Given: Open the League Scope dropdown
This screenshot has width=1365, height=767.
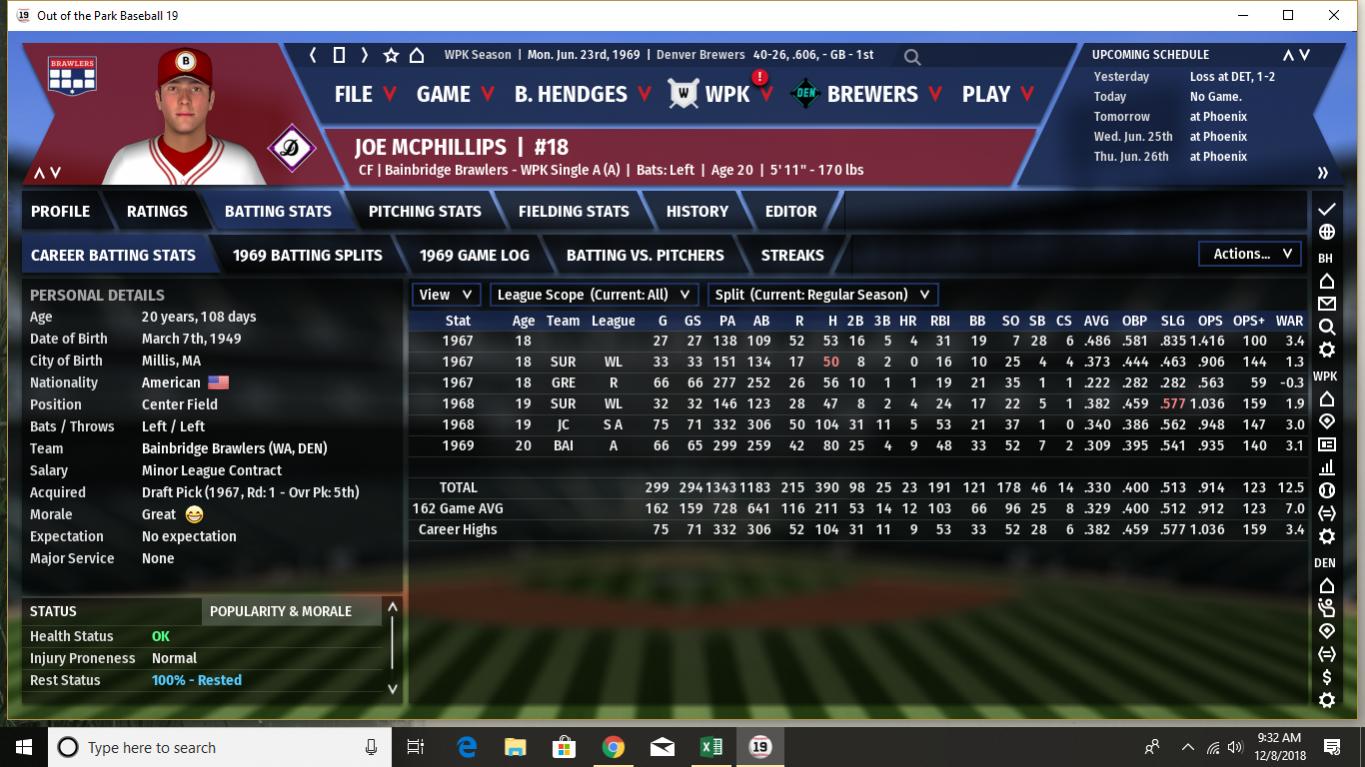Looking at the screenshot, I should [594, 295].
